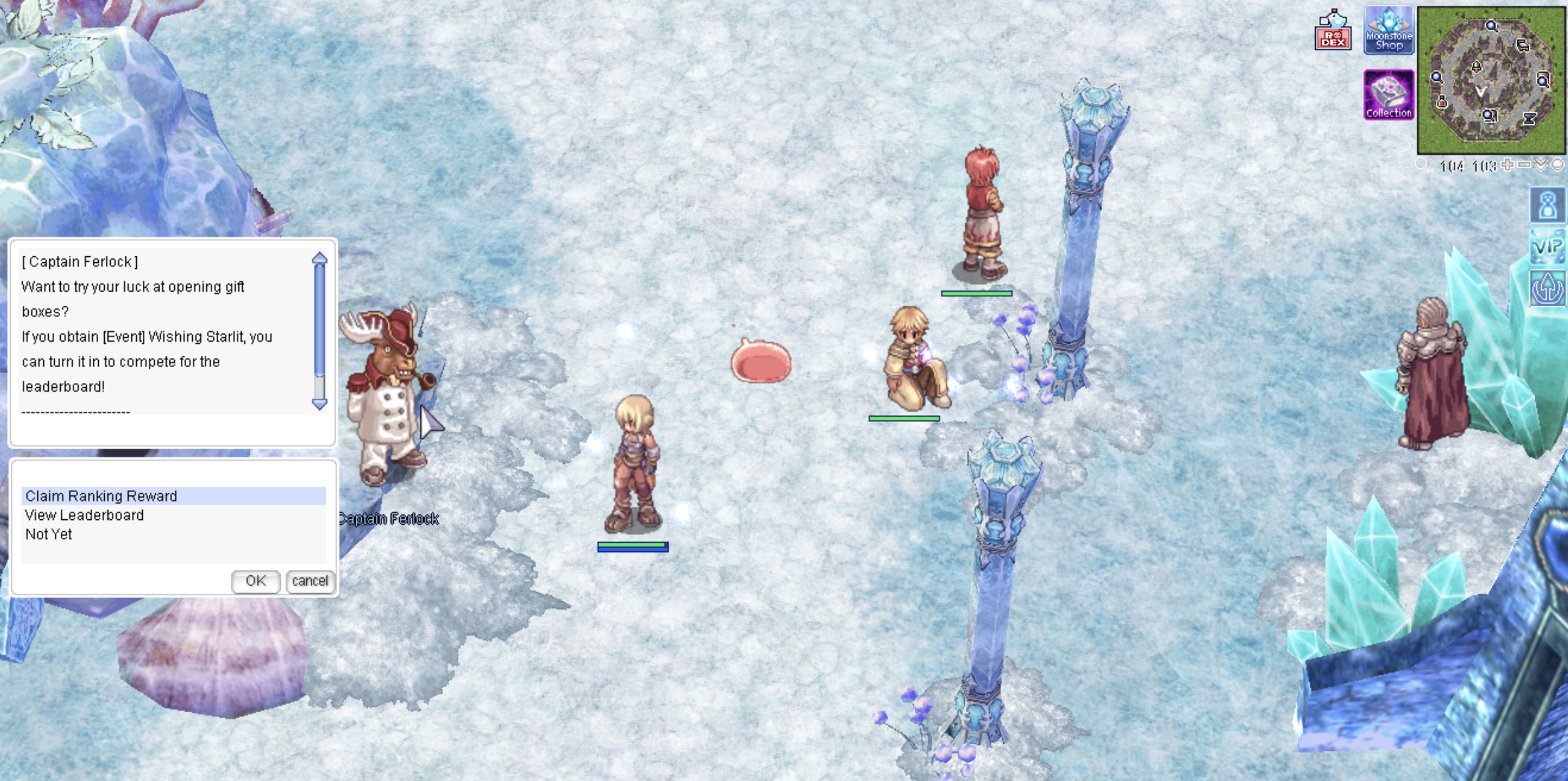
Task: Click the character silhouette icon
Action: pos(1547,204)
